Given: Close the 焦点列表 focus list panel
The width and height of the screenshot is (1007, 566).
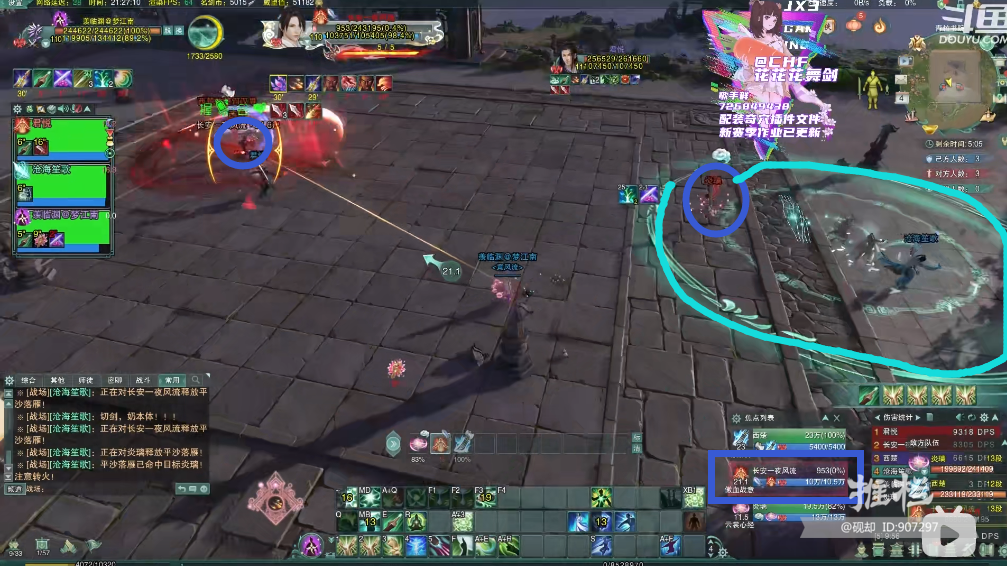Looking at the screenshot, I should click(x=836, y=417).
